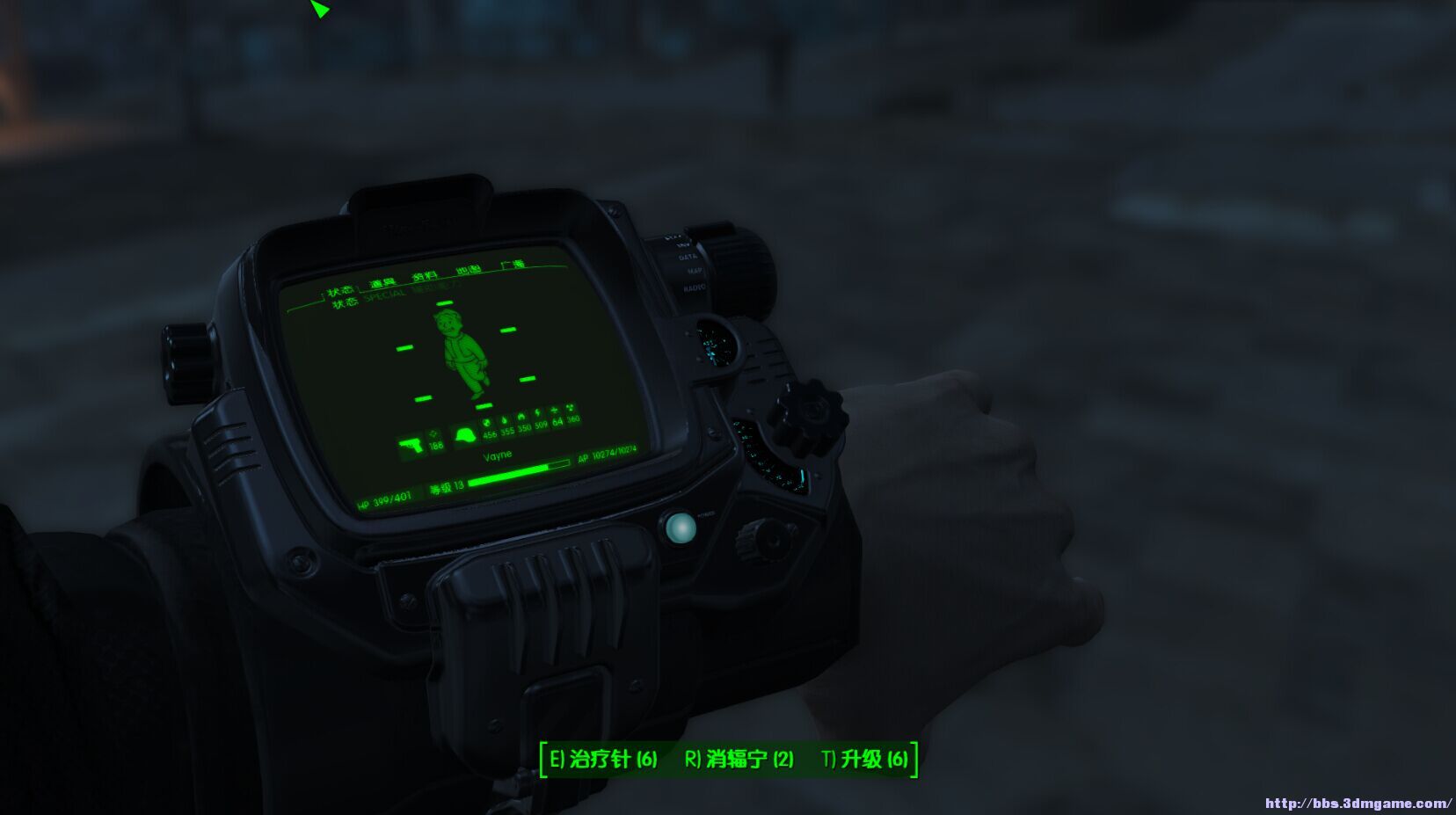Click the physical damage resistance icon showing 456
This screenshot has width=1456, height=815.
tap(489, 423)
